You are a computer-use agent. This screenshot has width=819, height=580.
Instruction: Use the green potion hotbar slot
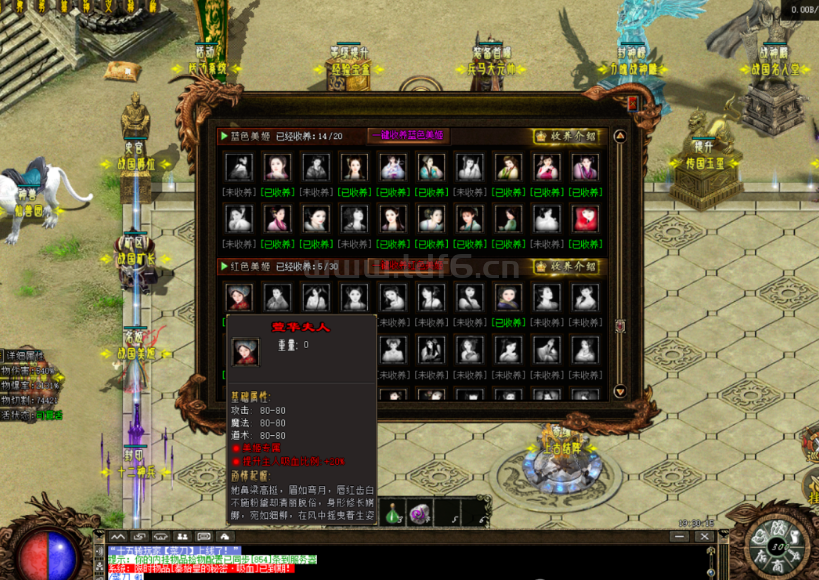pos(393,511)
